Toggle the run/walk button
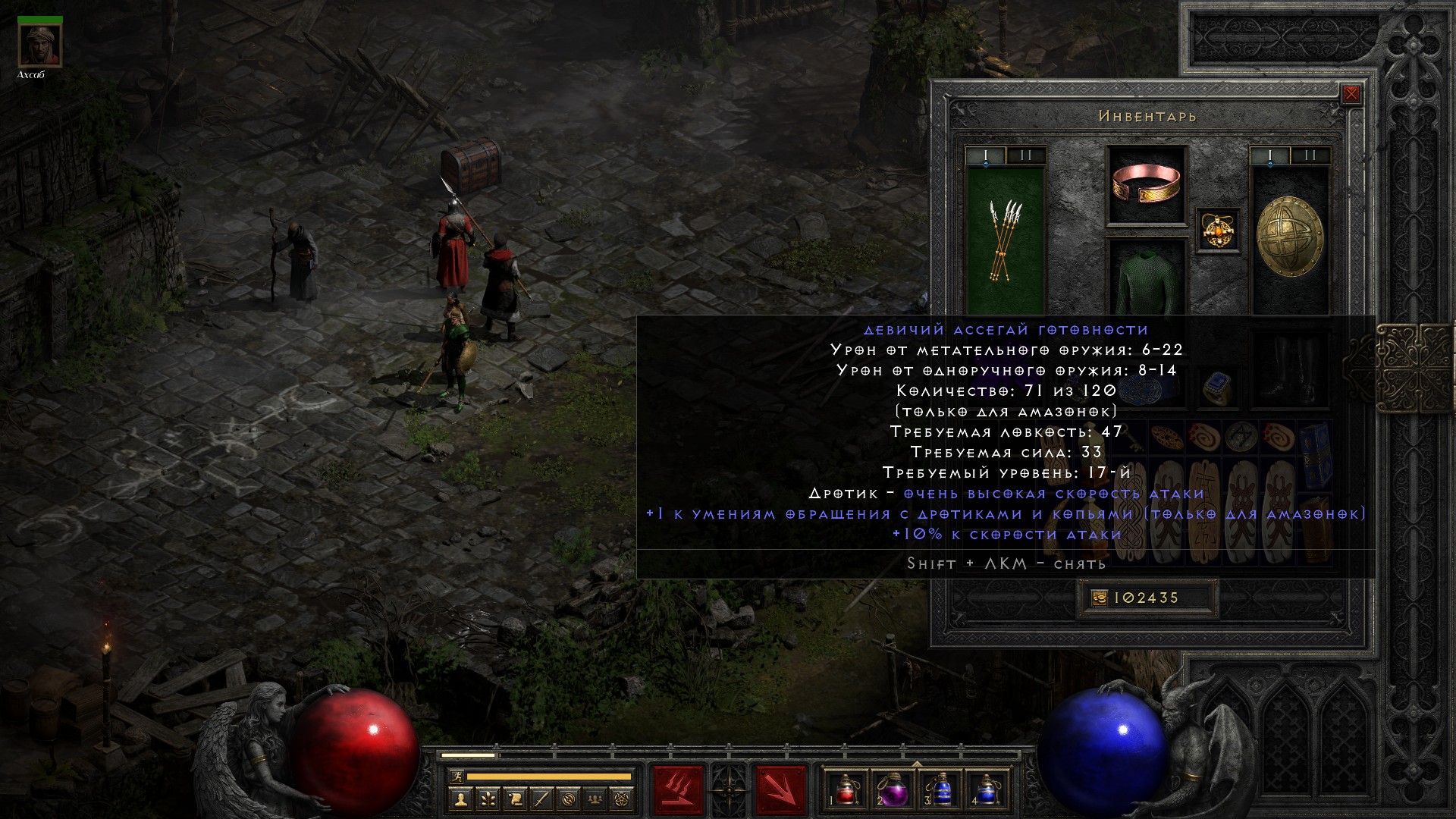 (455, 776)
